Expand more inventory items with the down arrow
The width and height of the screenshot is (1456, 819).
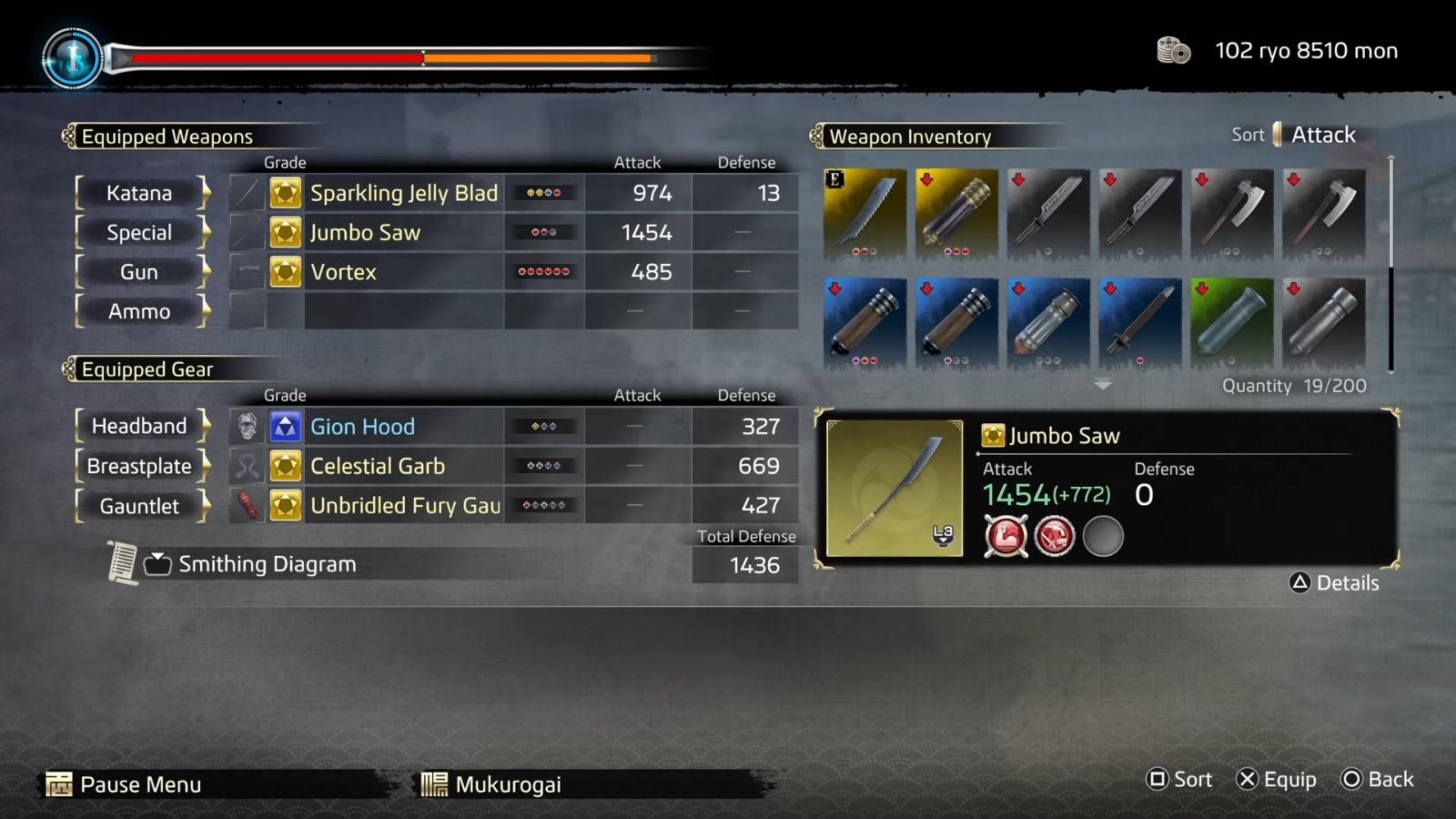(1104, 385)
